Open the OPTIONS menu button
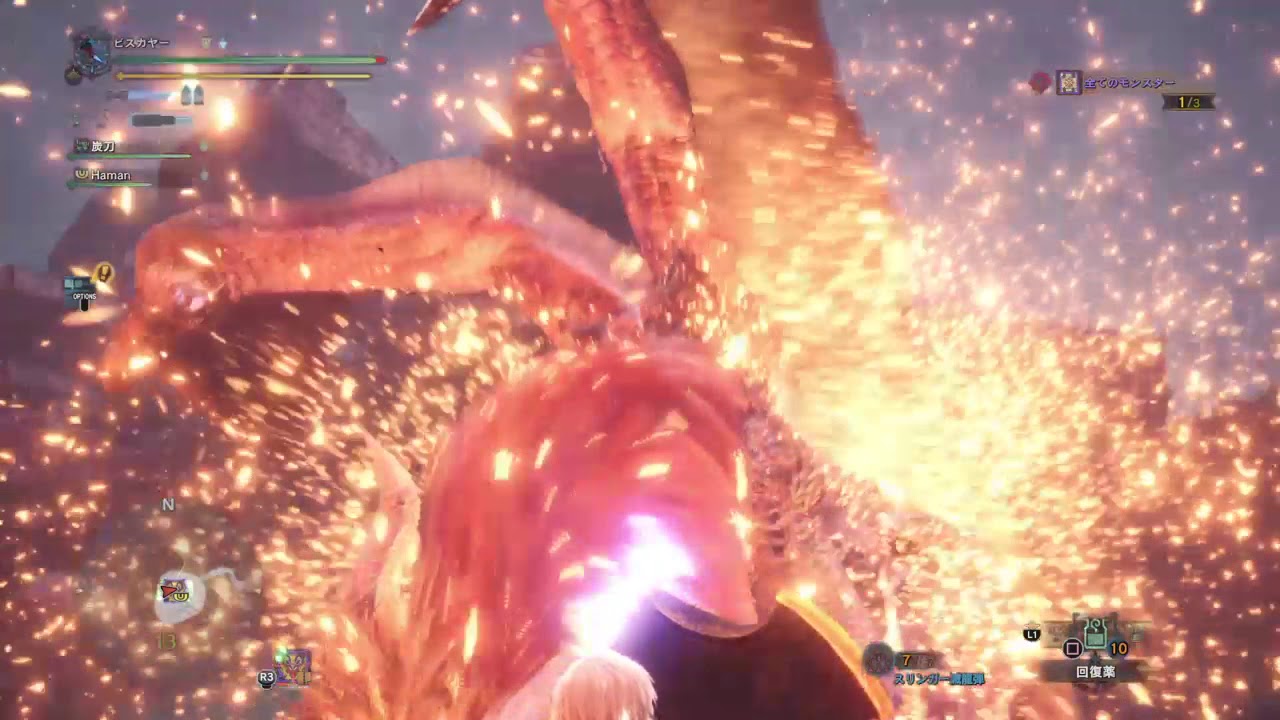The width and height of the screenshot is (1280, 720). [x=87, y=297]
